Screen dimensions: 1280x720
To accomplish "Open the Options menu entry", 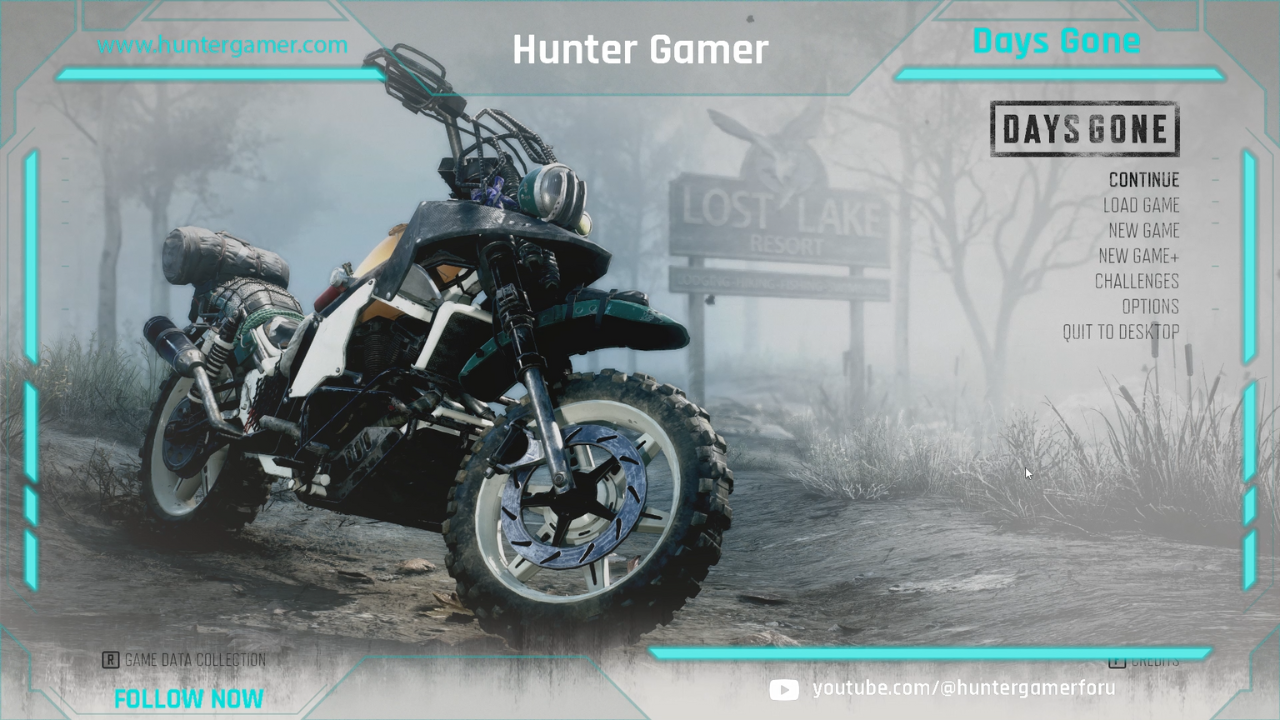I will coord(1151,306).
